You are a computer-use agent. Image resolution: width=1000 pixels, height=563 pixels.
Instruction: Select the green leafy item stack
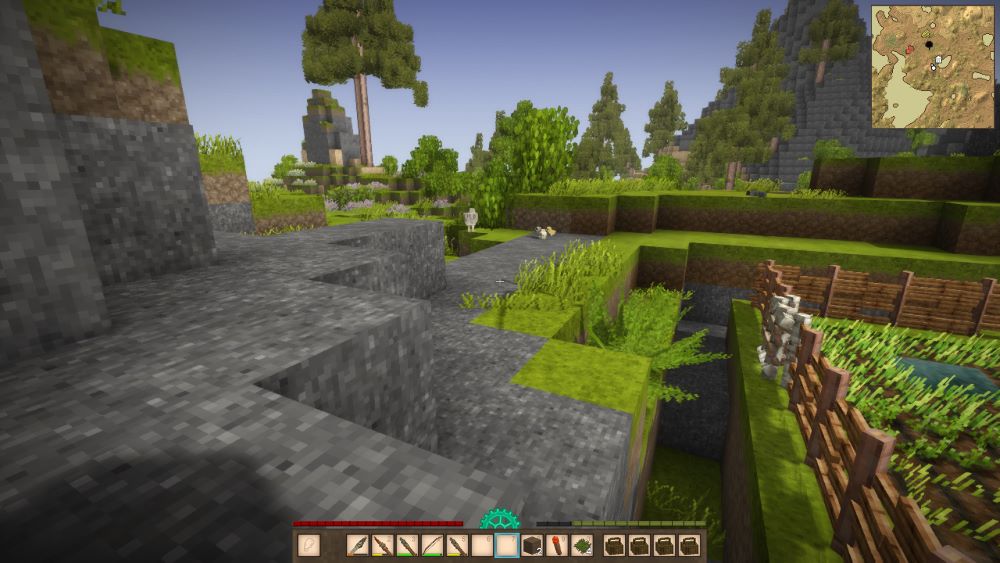coord(582,546)
